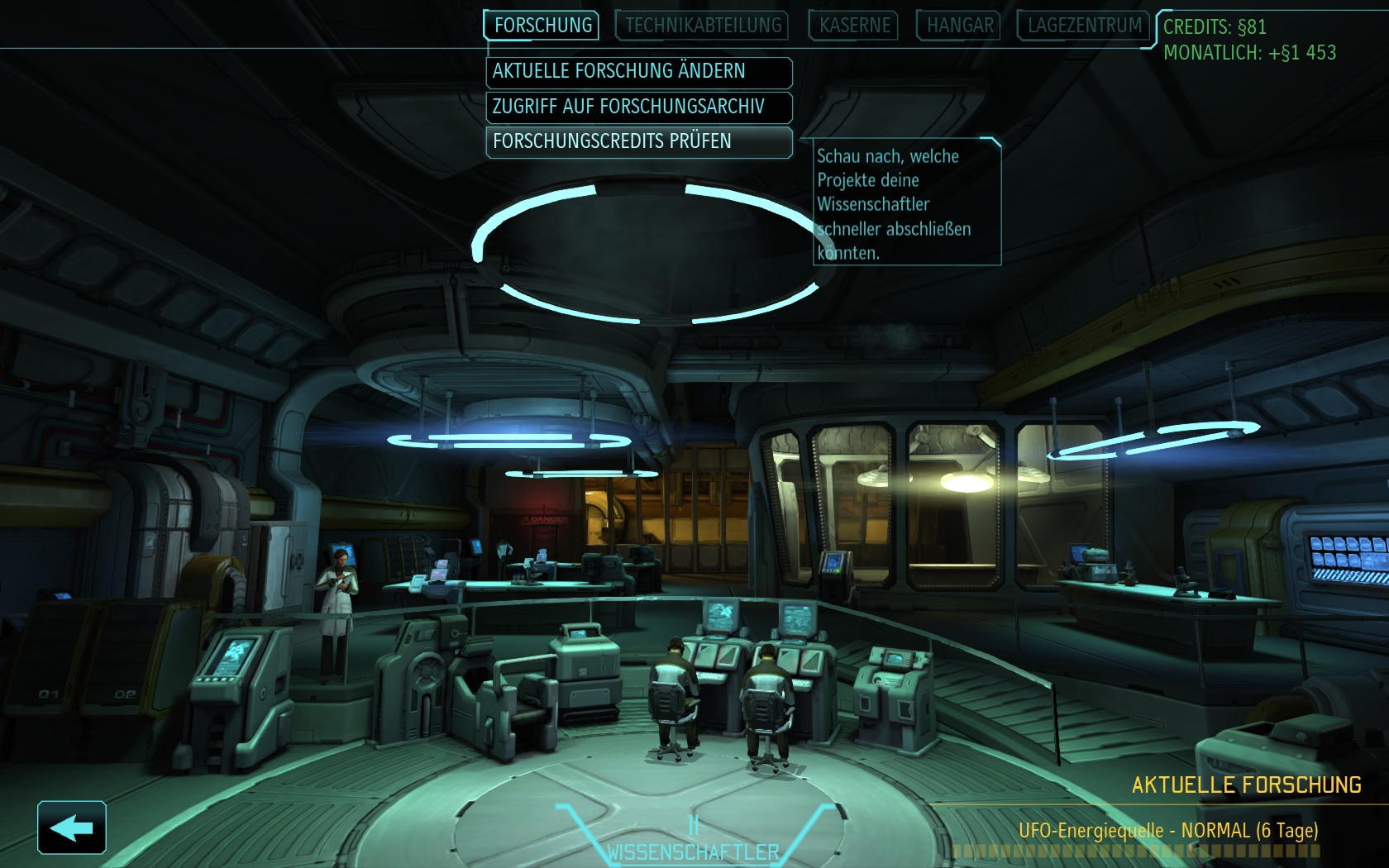Screen dimensions: 1389x868
Task: Open the Lagezentrum tab
Action: pos(1084,26)
